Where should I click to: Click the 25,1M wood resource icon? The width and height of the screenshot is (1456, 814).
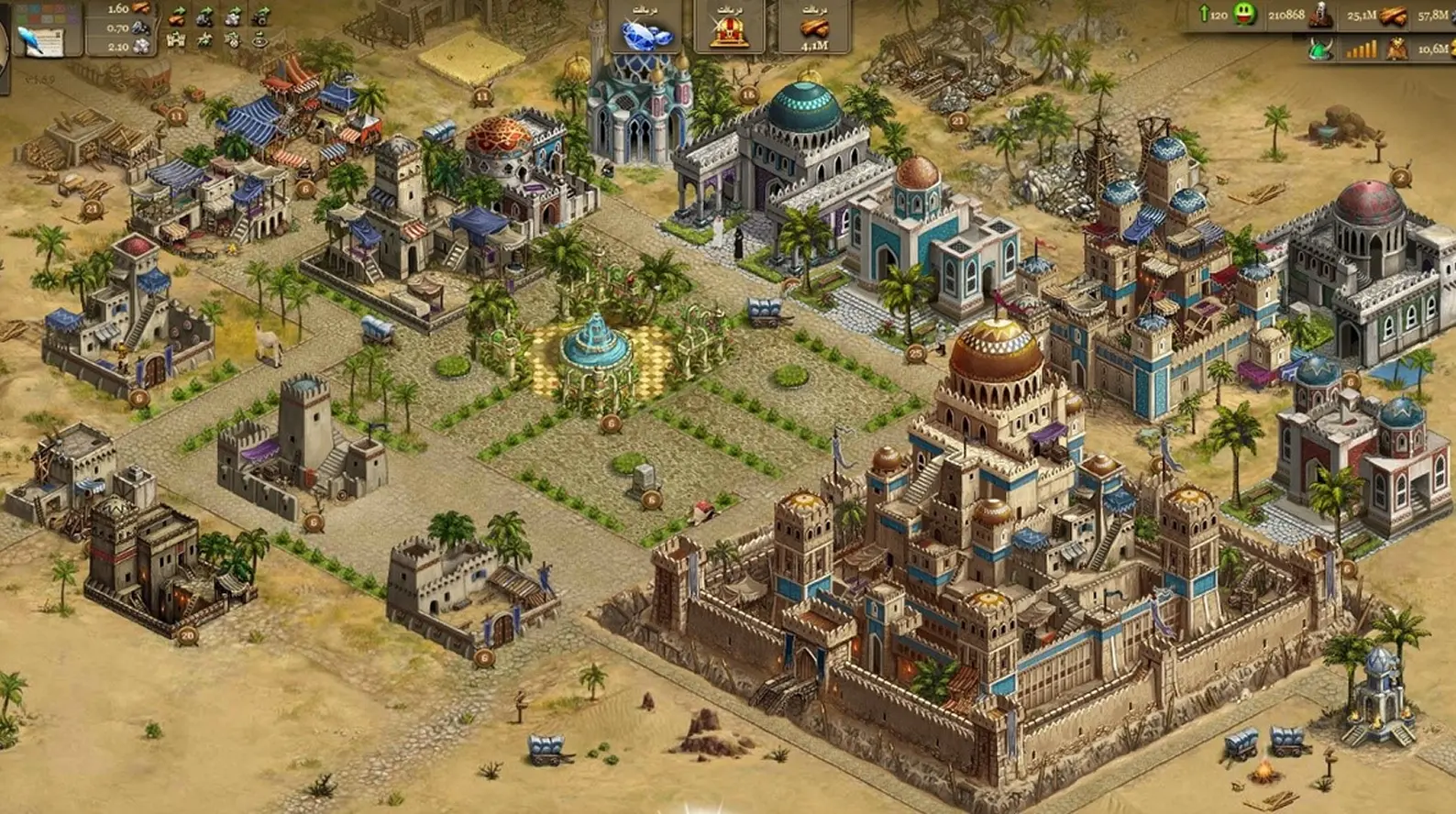(x=1392, y=16)
